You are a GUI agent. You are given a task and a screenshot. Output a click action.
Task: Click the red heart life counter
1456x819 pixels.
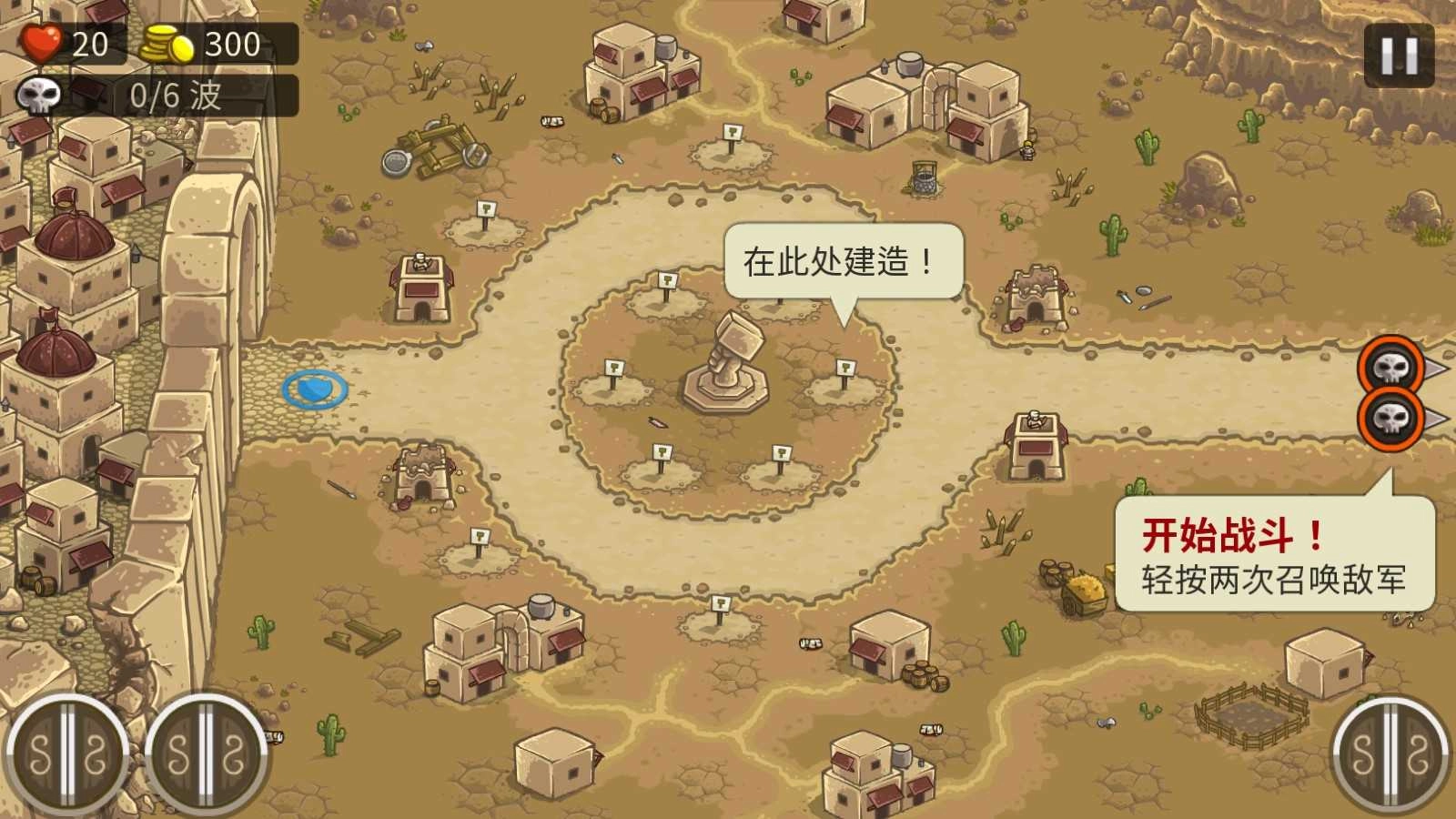point(45,44)
